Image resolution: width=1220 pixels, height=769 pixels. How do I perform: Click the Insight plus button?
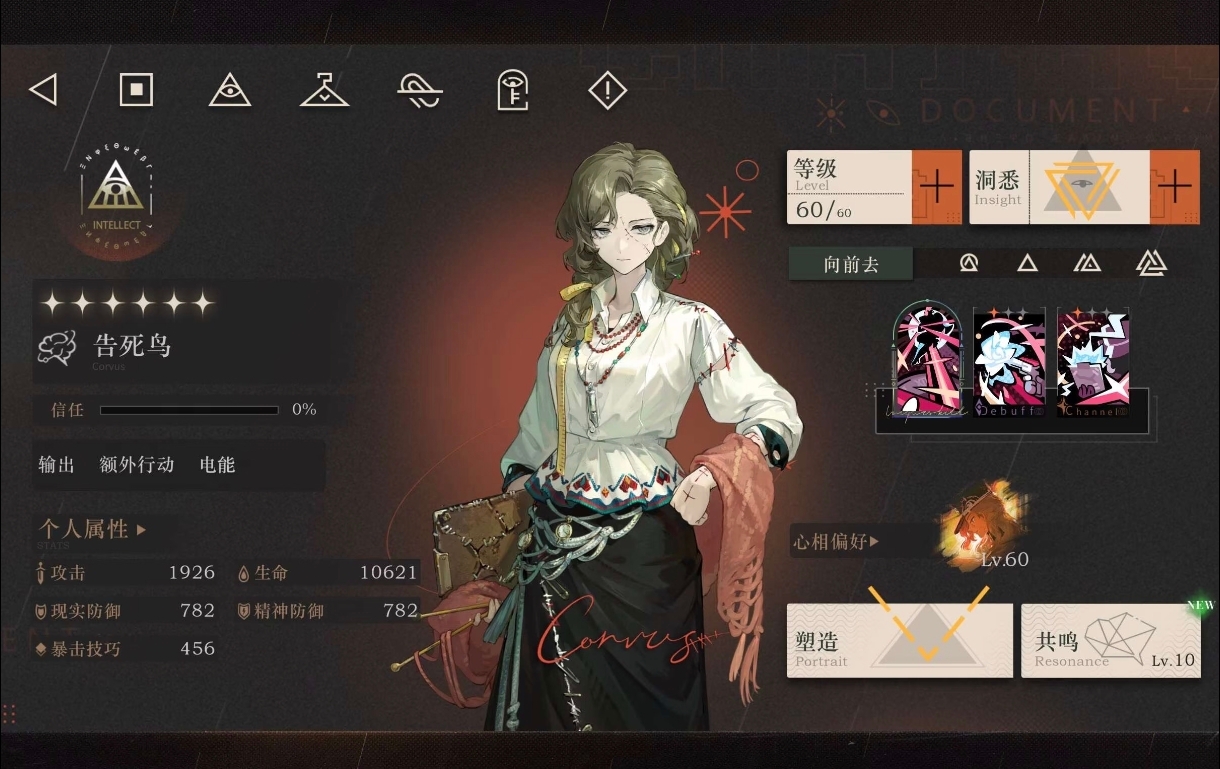1174,187
